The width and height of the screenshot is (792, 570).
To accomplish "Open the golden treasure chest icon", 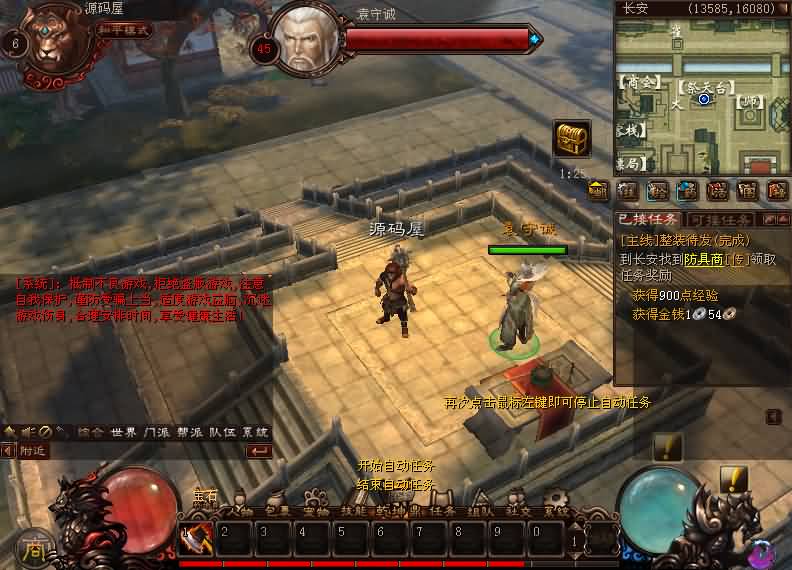I will tap(571, 138).
